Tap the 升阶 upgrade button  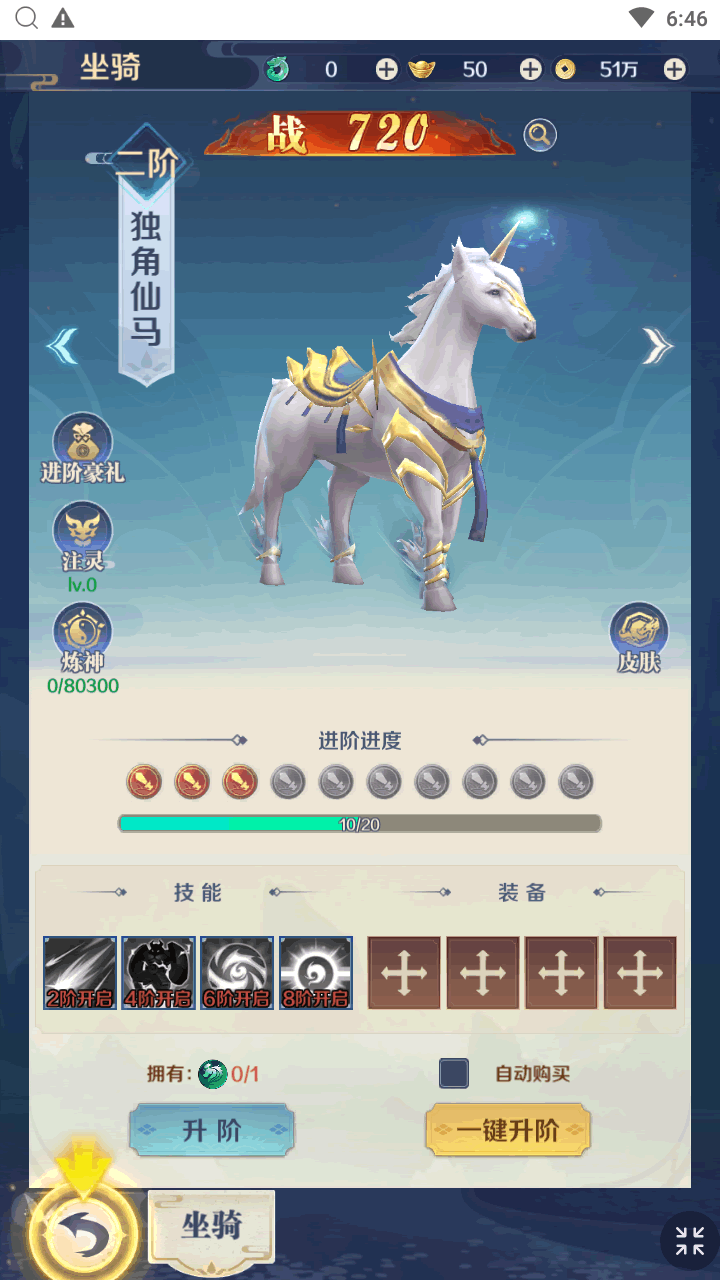click(x=211, y=1130)
